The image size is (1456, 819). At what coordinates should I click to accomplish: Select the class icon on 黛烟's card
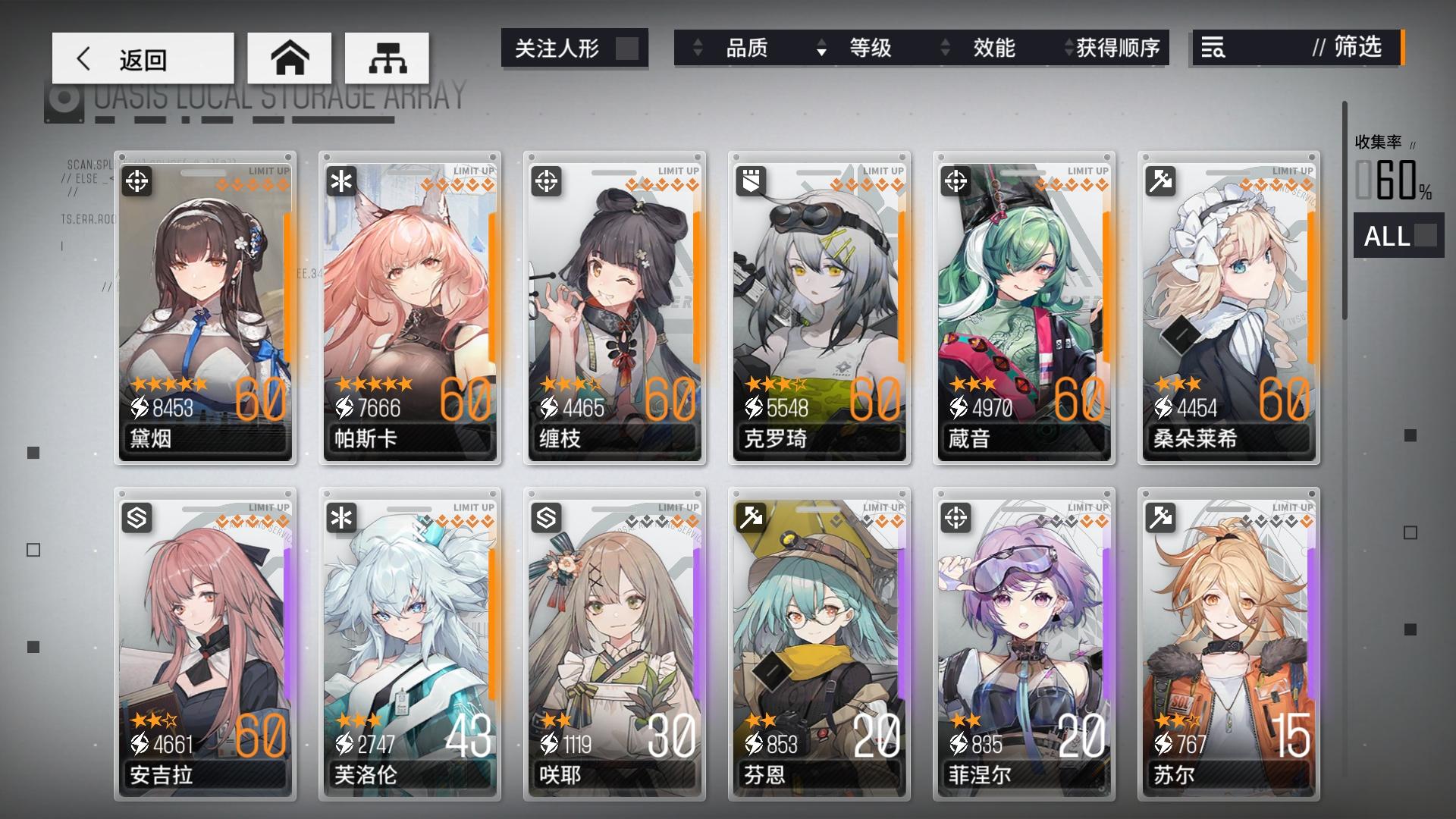click(x=135, y=181)
